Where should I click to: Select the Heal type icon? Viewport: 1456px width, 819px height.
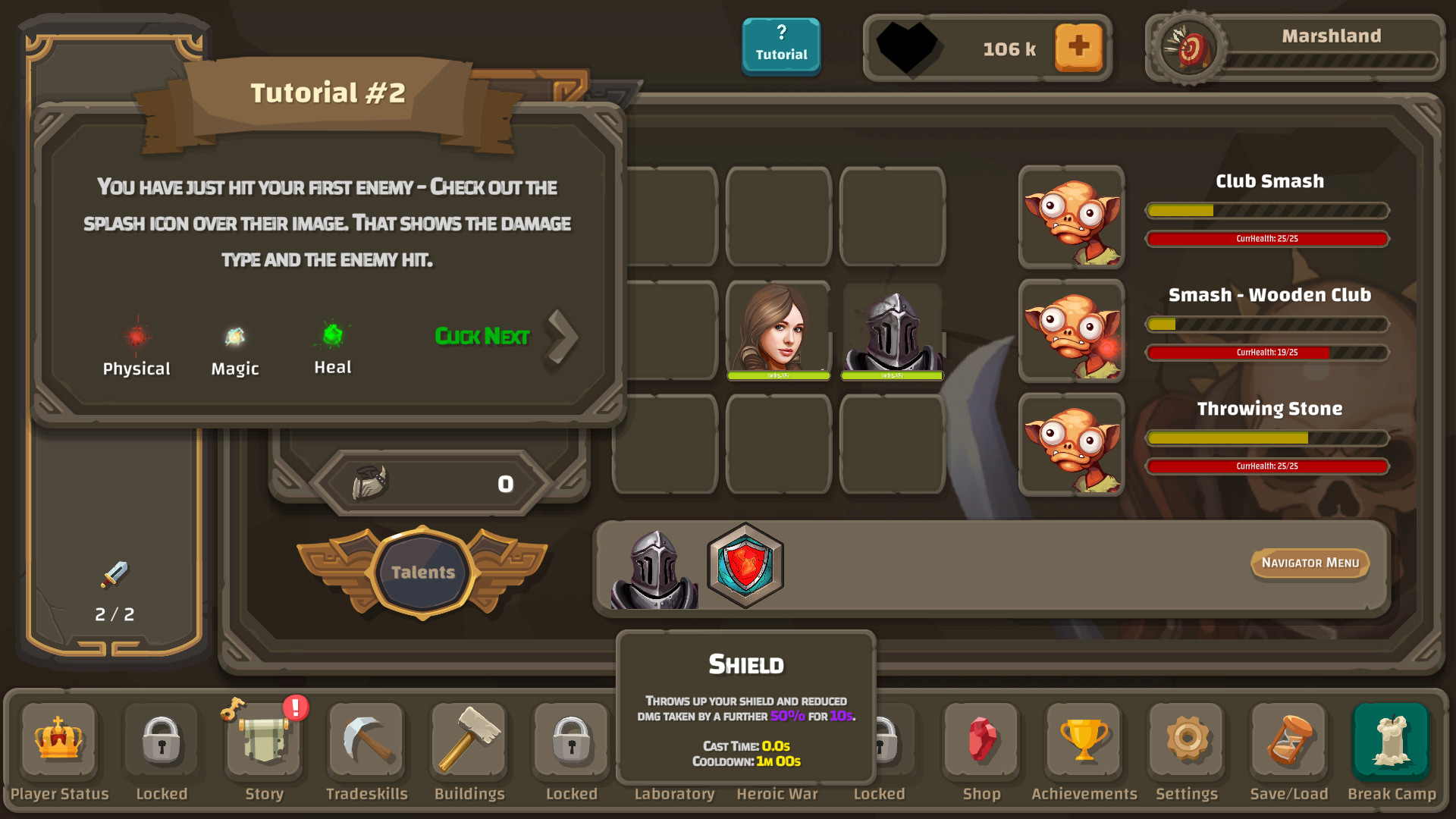click(331, 336)
